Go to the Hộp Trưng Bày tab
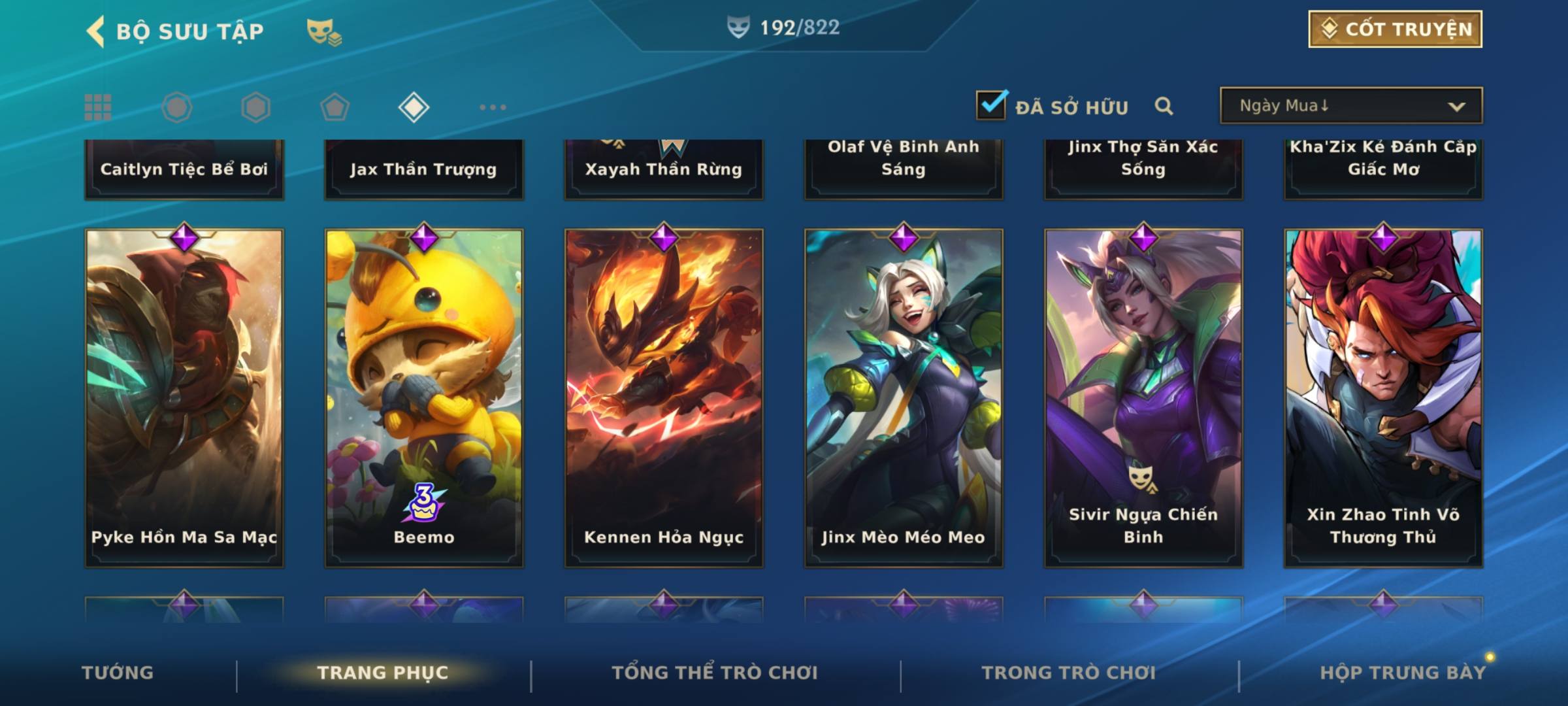This screenshot has width=1568, height=706. tap(1403, 673)
